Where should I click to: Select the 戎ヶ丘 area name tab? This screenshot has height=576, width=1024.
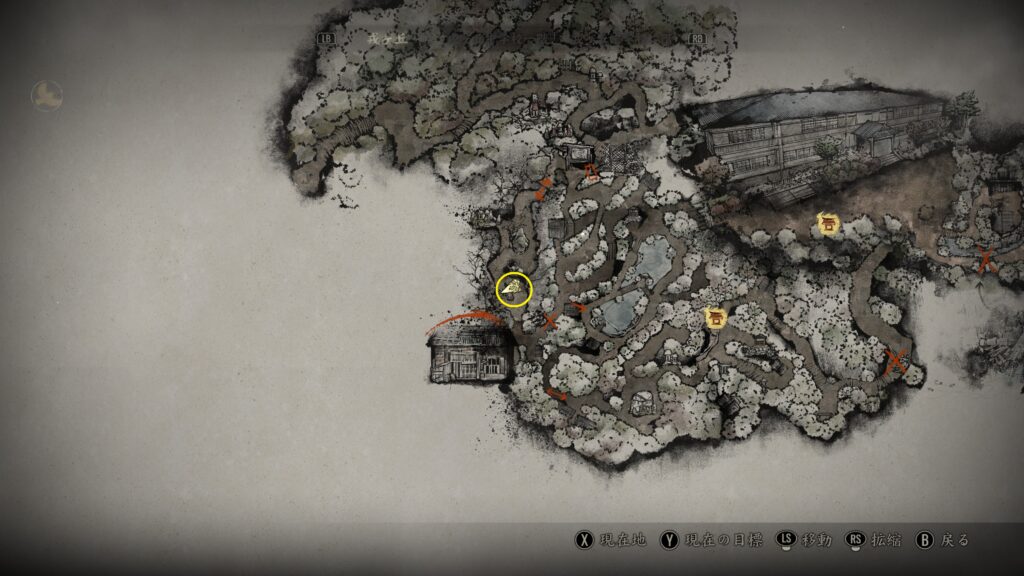coord(382,38)
